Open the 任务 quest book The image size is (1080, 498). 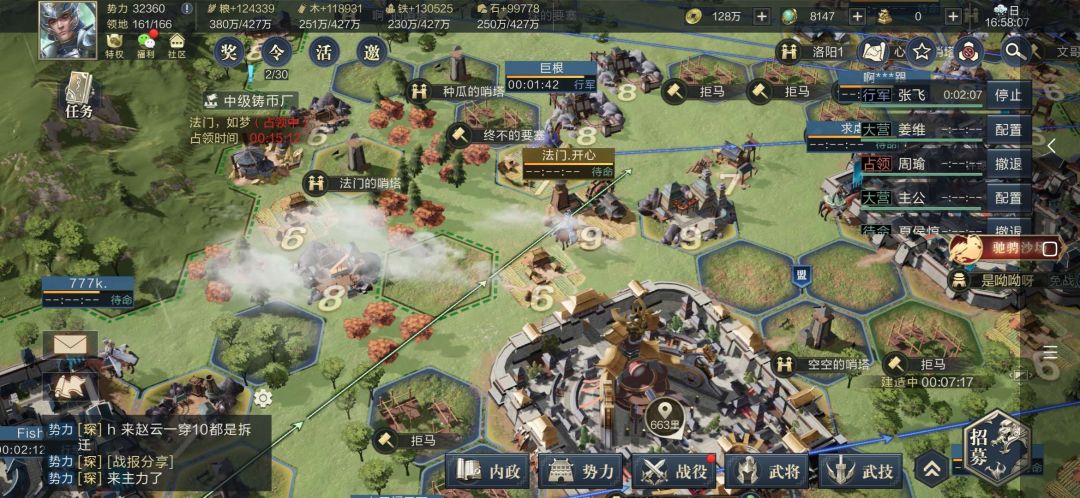coord(79,97)
